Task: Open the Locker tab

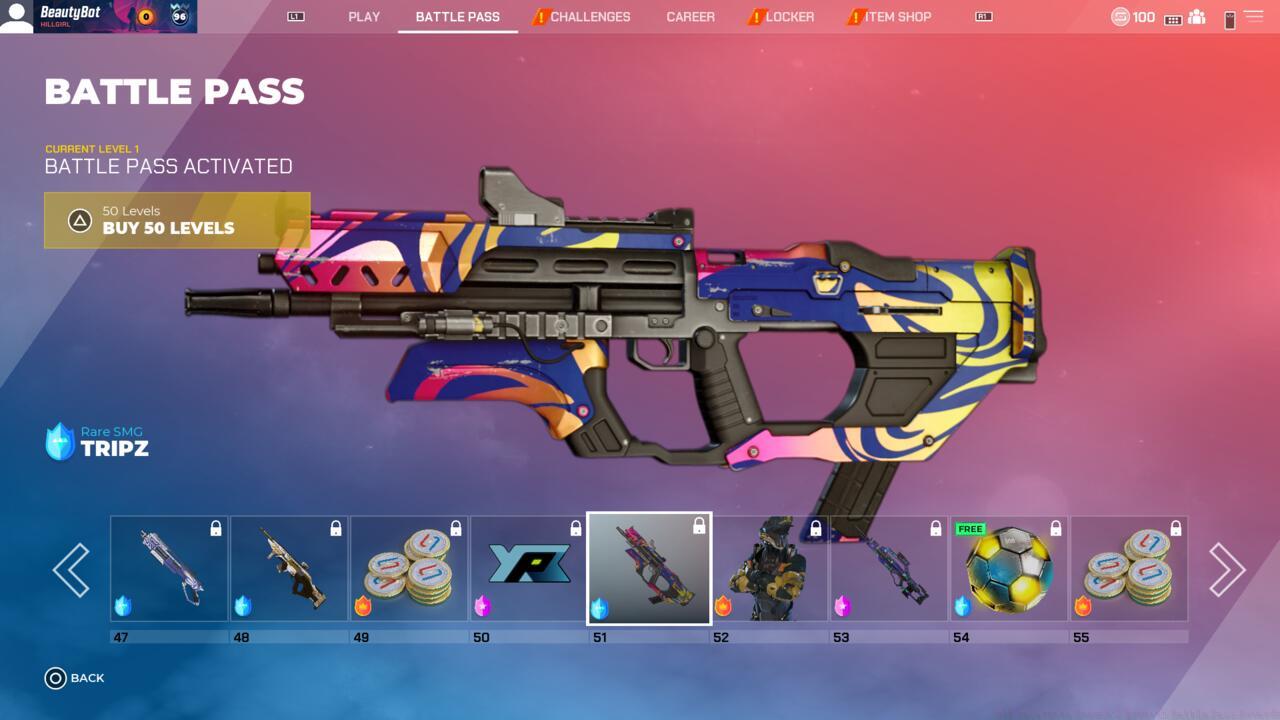Action: pos(789,17)
